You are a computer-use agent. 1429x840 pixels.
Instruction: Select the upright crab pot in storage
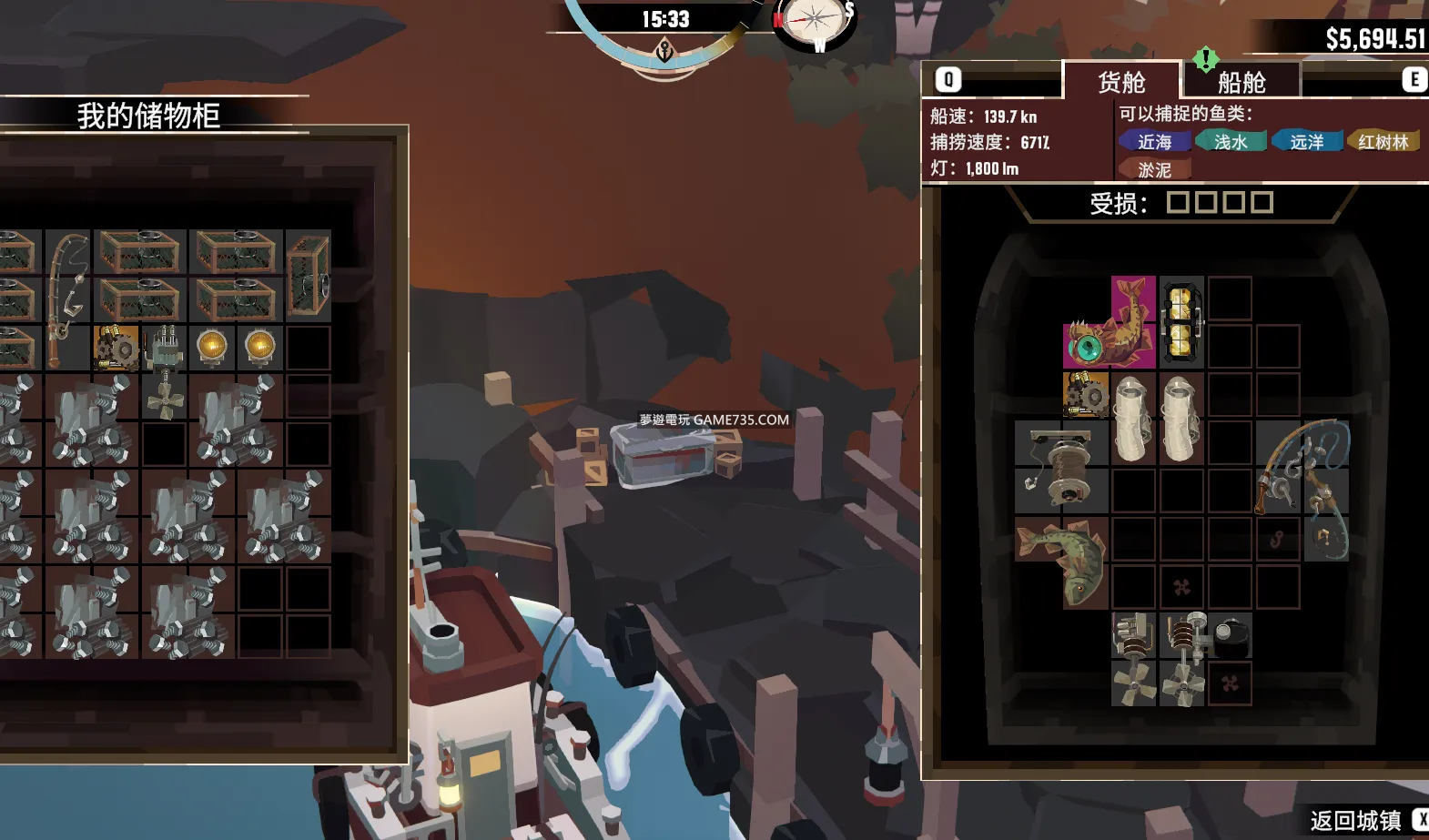point(308,274)
